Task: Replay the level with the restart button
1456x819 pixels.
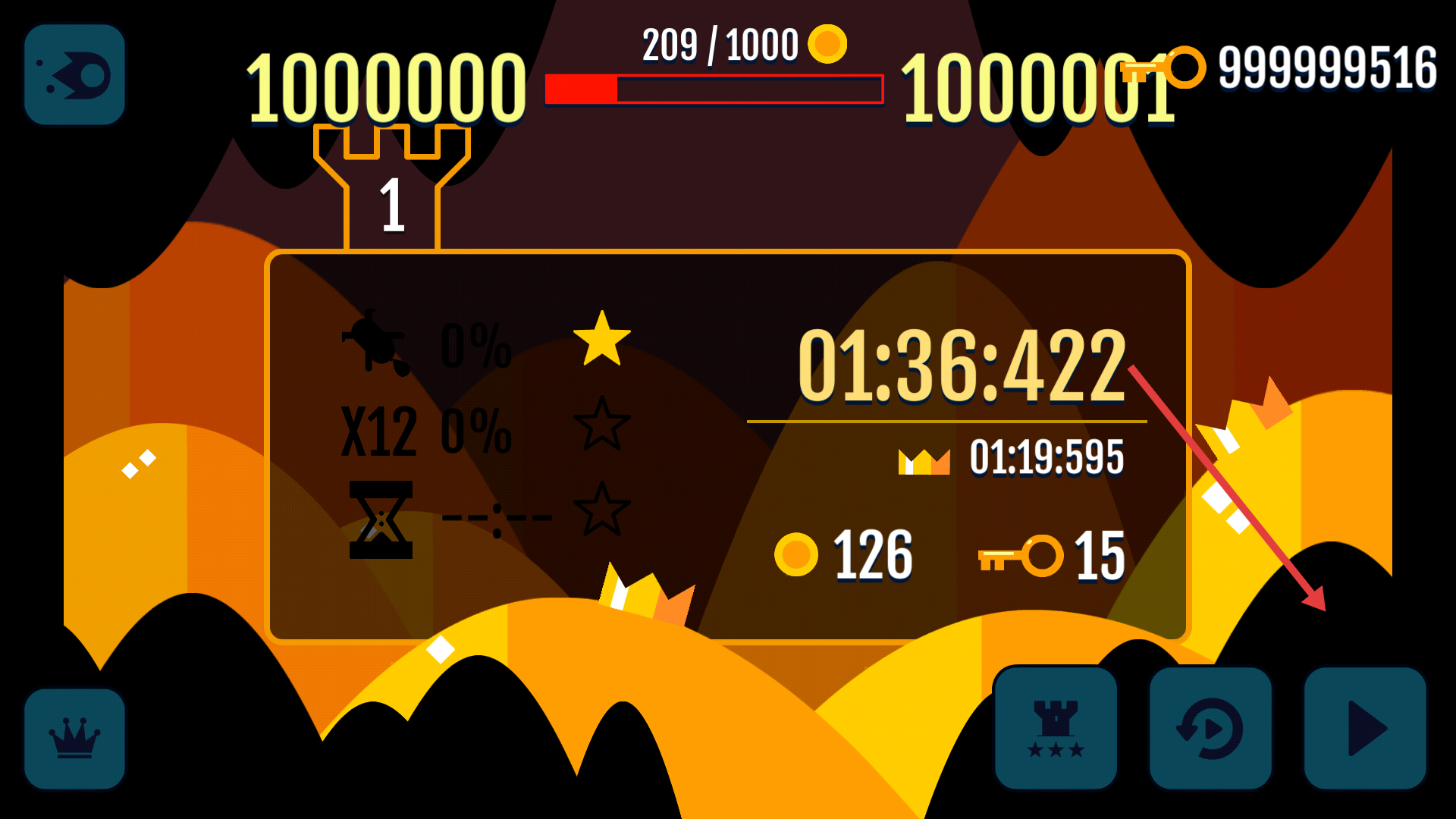Action: pyautogui.click(x=1210, y=728)
